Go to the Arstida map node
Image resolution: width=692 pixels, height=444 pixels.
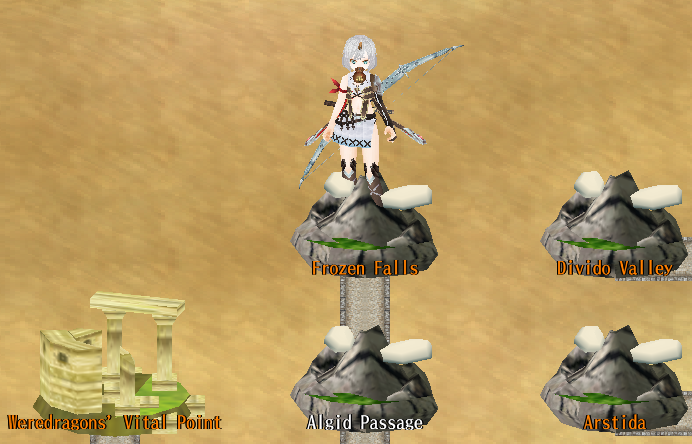(612, 380)
